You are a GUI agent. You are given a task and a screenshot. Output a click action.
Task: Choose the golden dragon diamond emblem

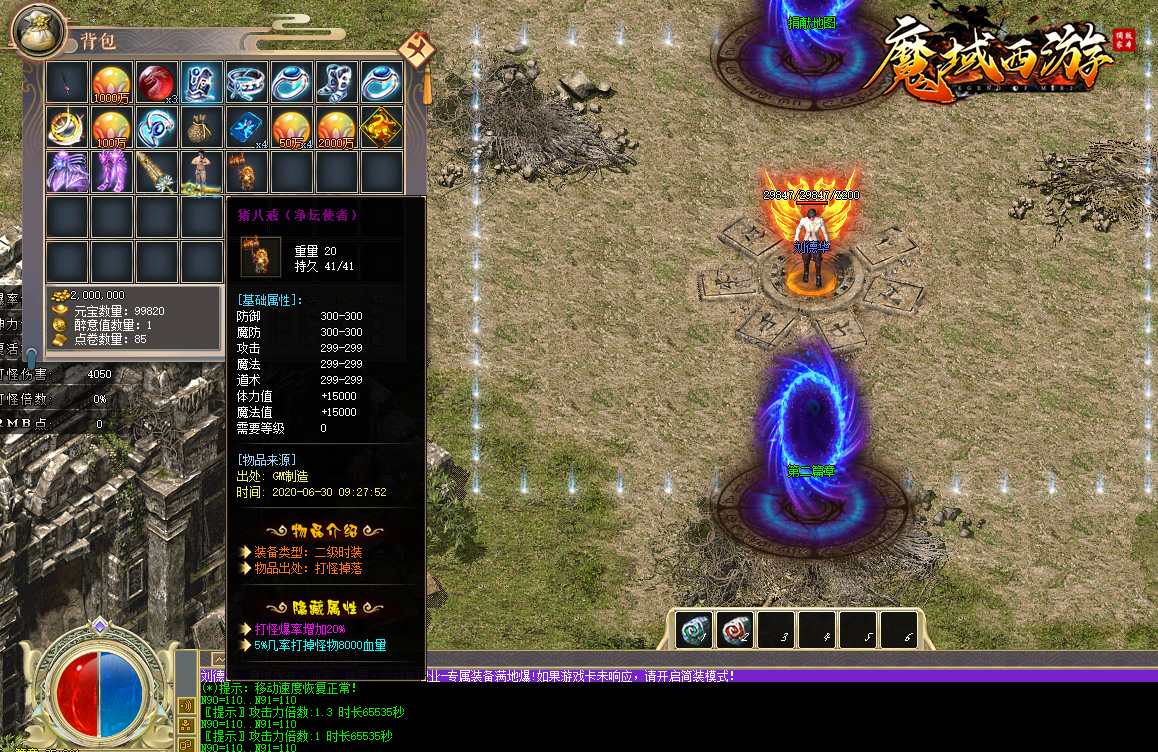(x=381, y=127)
